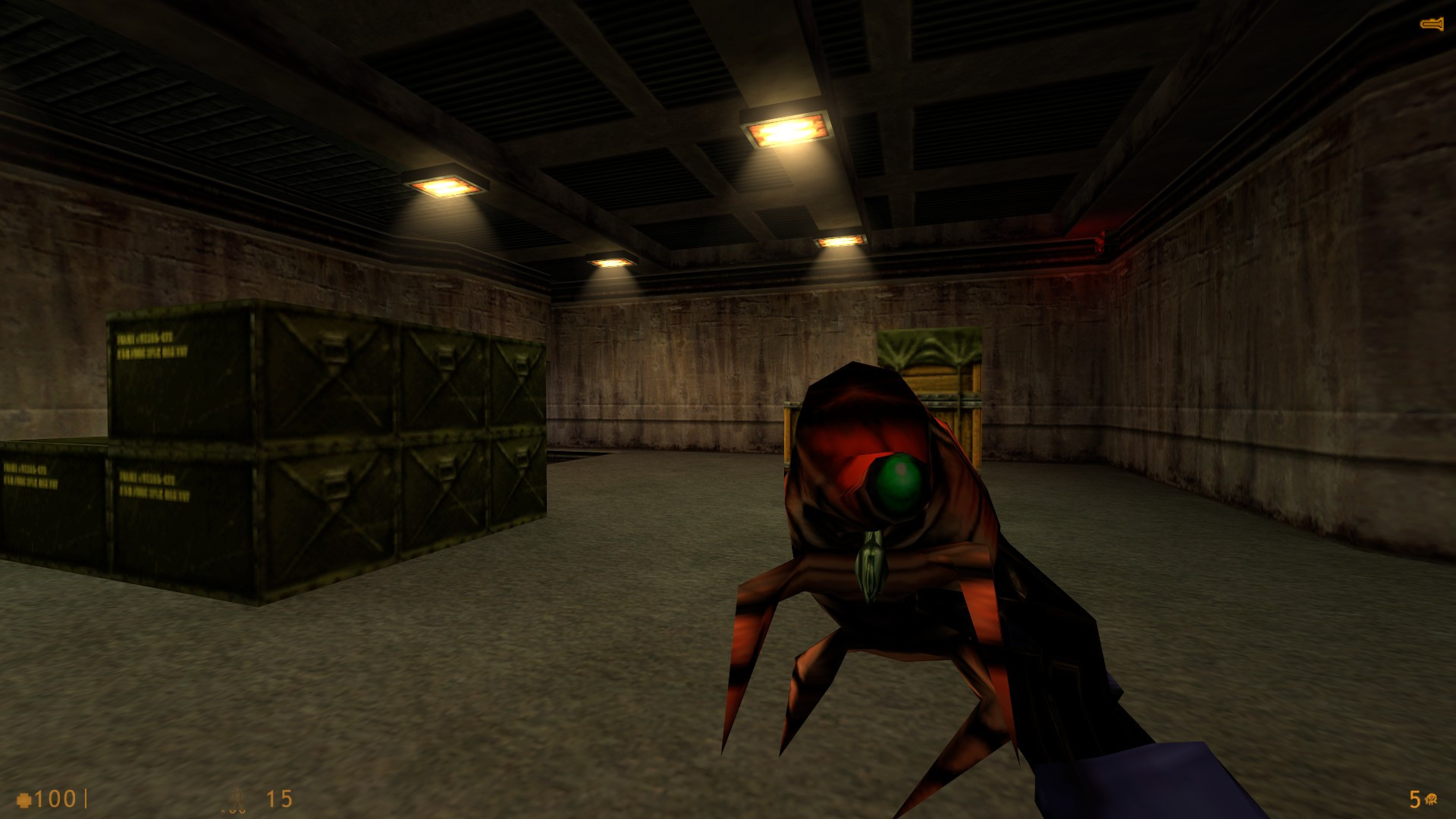
Task: Click the grenade count showing 5
Action: coord(1414,799)
